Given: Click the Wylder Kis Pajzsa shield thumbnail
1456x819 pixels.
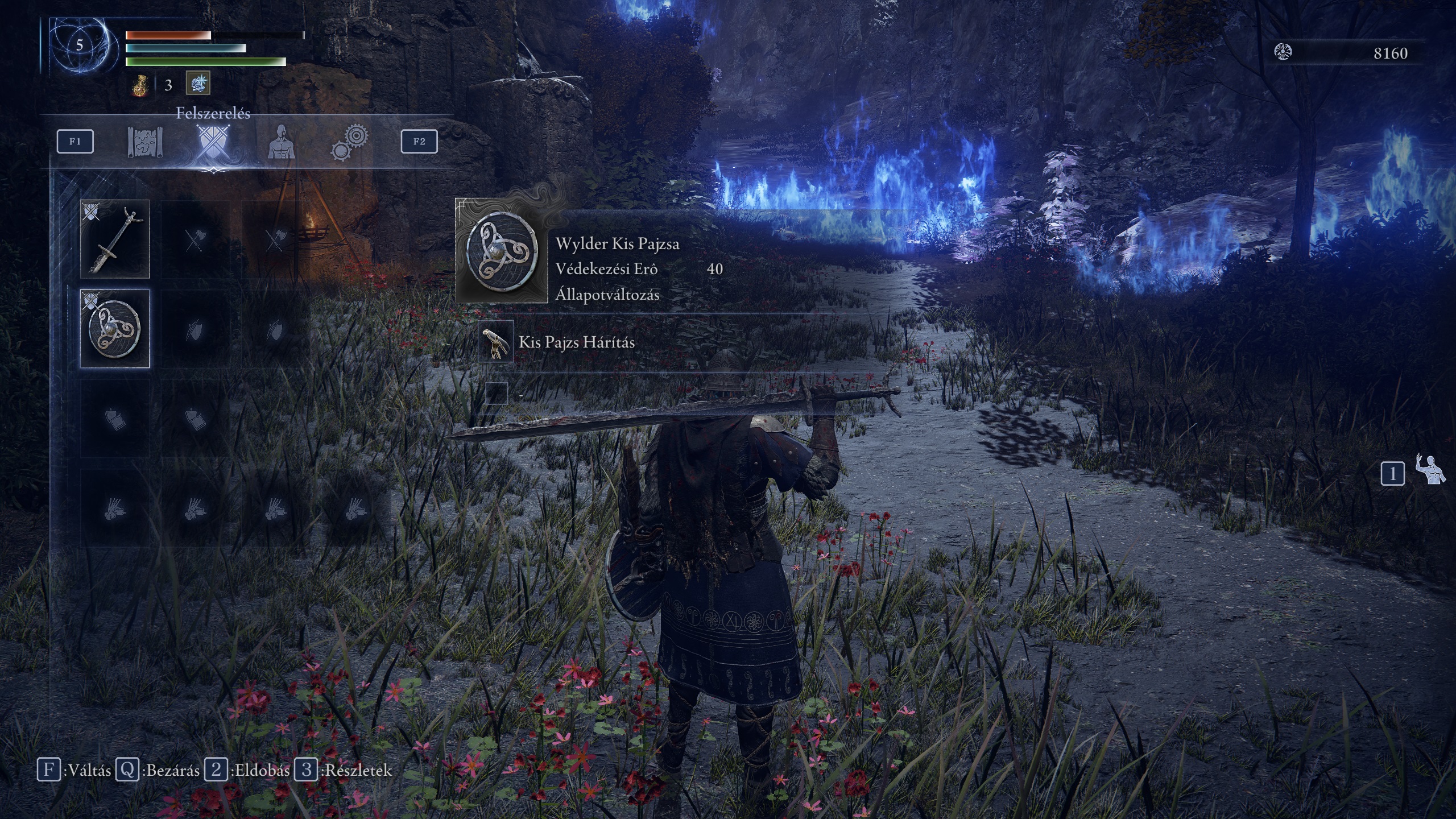Looking at the screenshot, I should 502,251.
